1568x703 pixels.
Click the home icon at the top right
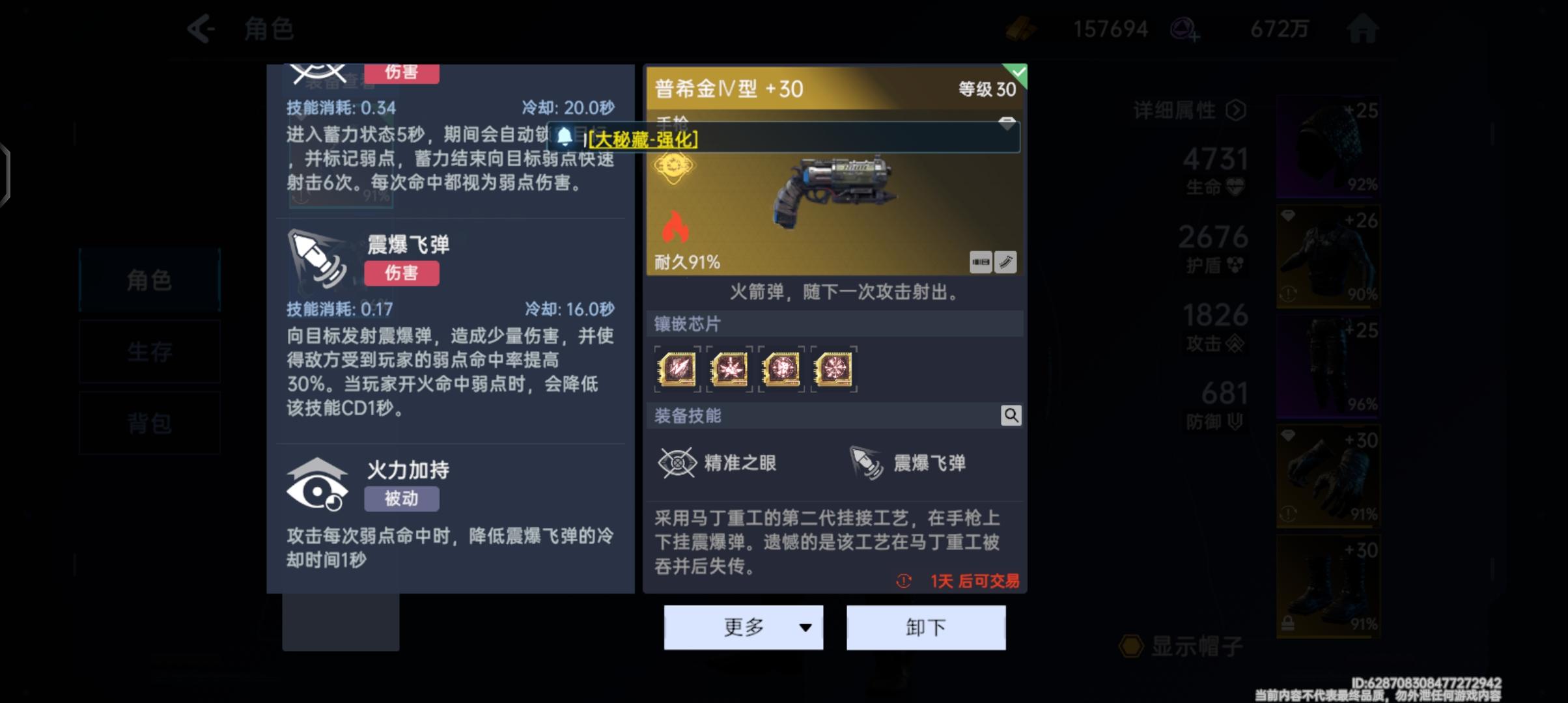click(1363, 28)
